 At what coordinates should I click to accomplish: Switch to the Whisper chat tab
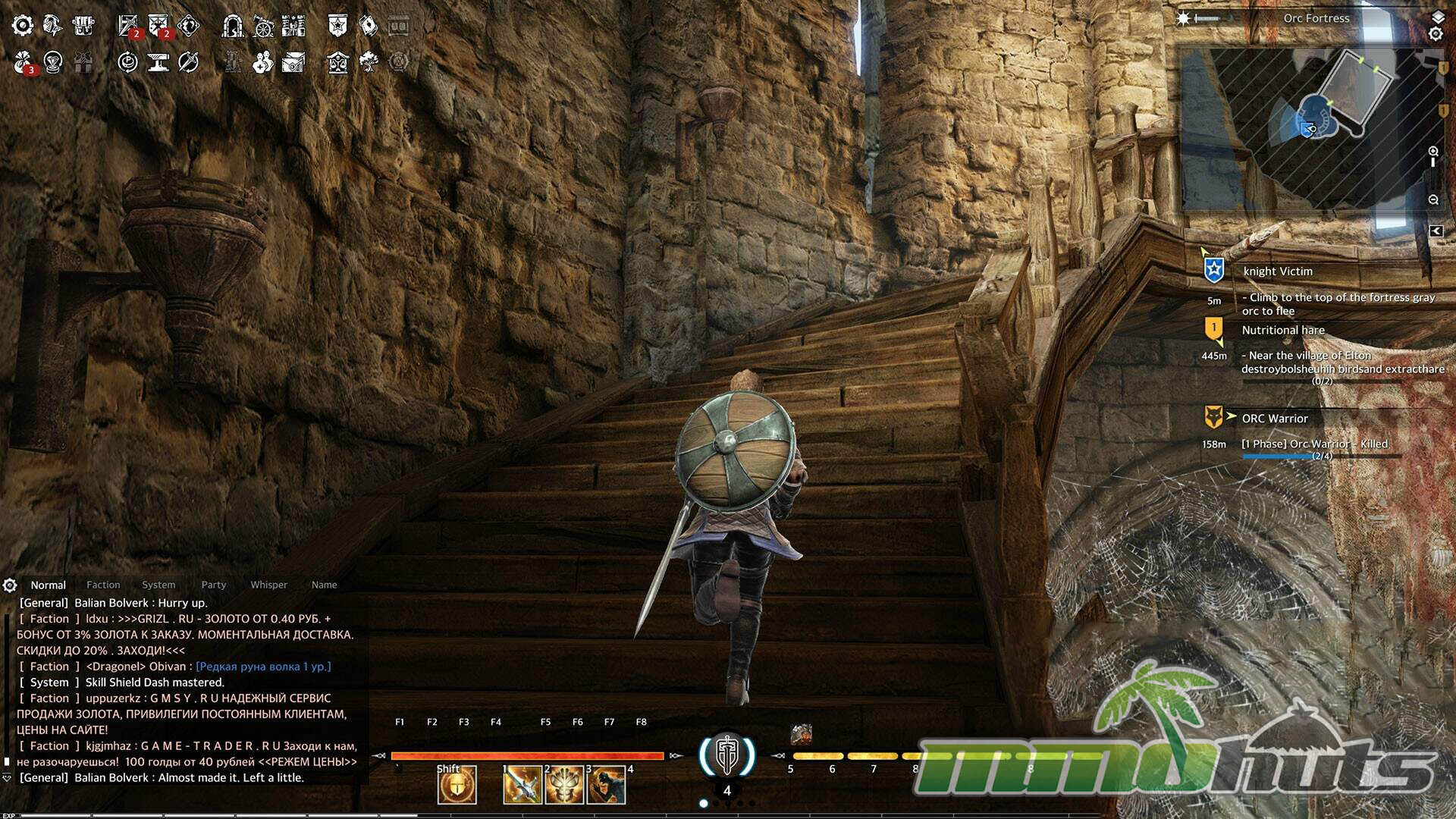click(268, 585)
